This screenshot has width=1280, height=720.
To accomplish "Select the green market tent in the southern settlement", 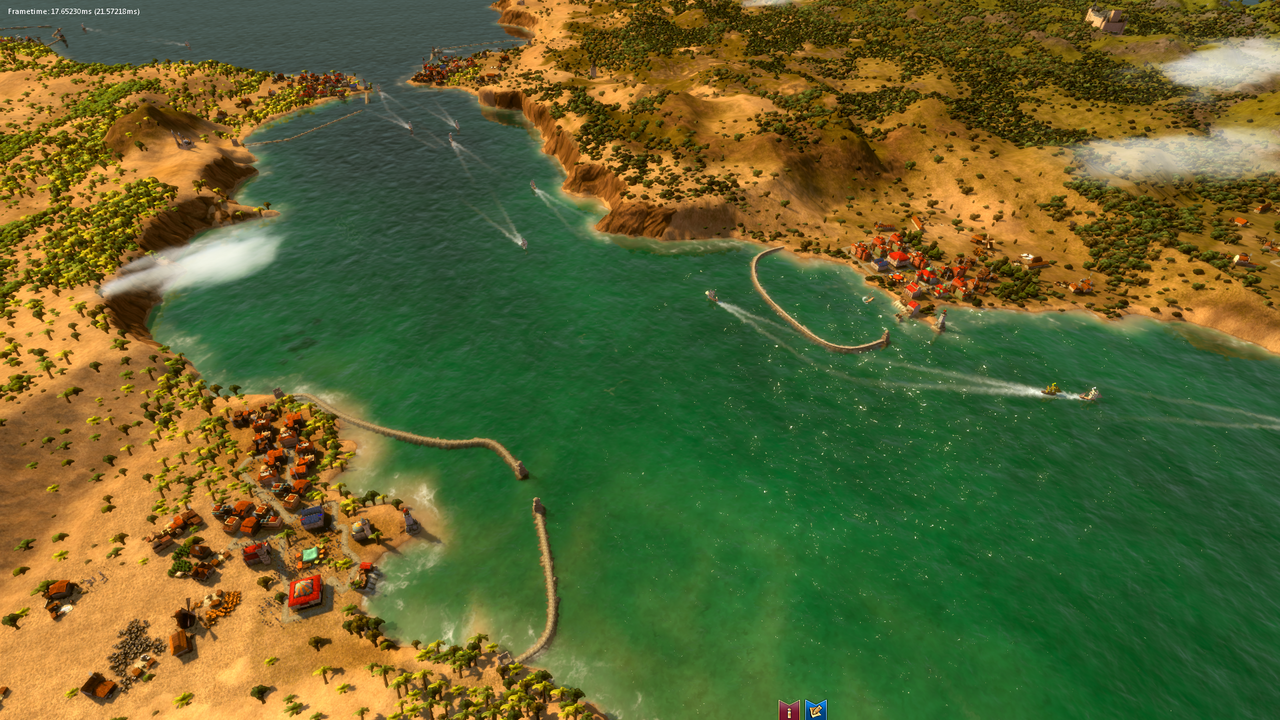I will tap(309, 554).
